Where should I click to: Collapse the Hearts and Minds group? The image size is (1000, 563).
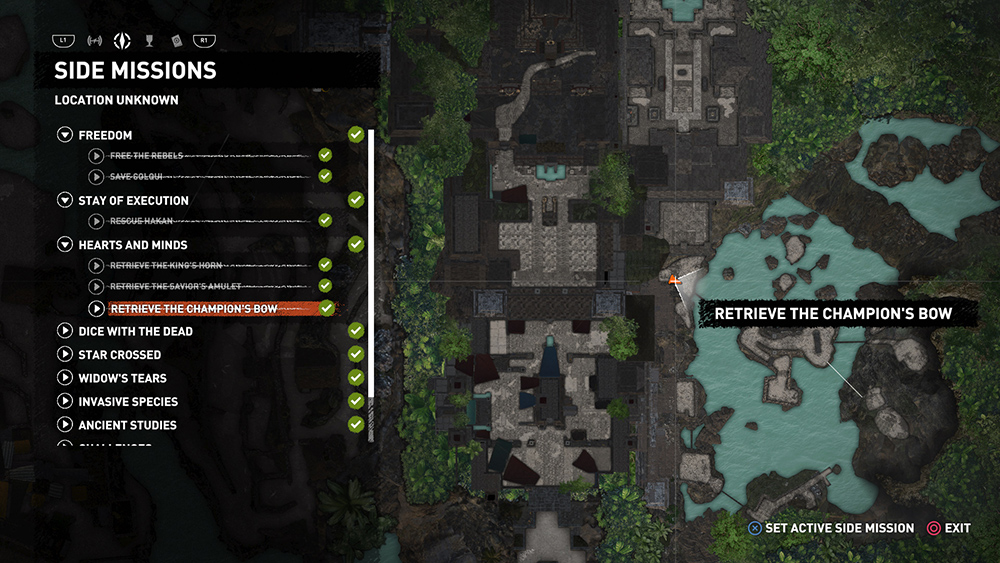pyautogui.click(x=65, y=244)
